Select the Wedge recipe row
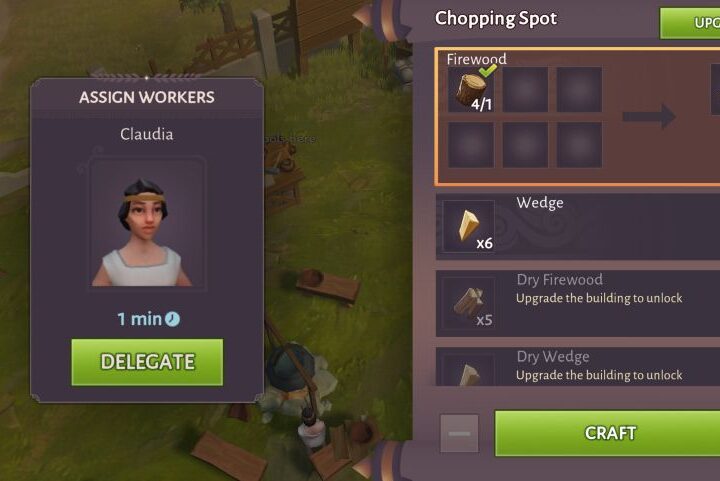 pyautogui.click(x=577, y=227)
